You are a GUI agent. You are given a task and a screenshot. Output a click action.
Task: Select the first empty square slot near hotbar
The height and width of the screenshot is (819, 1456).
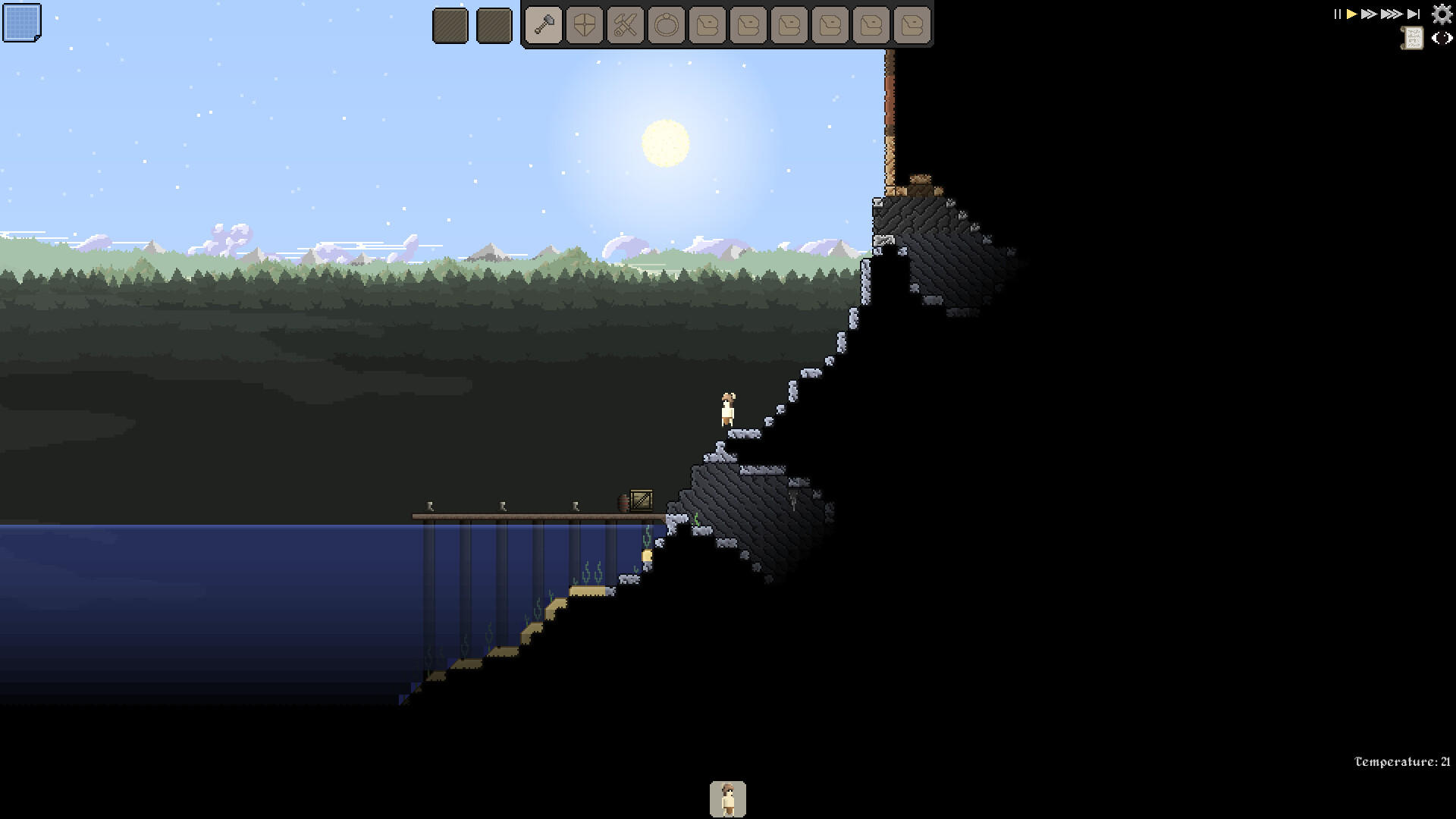click(450, 24)
